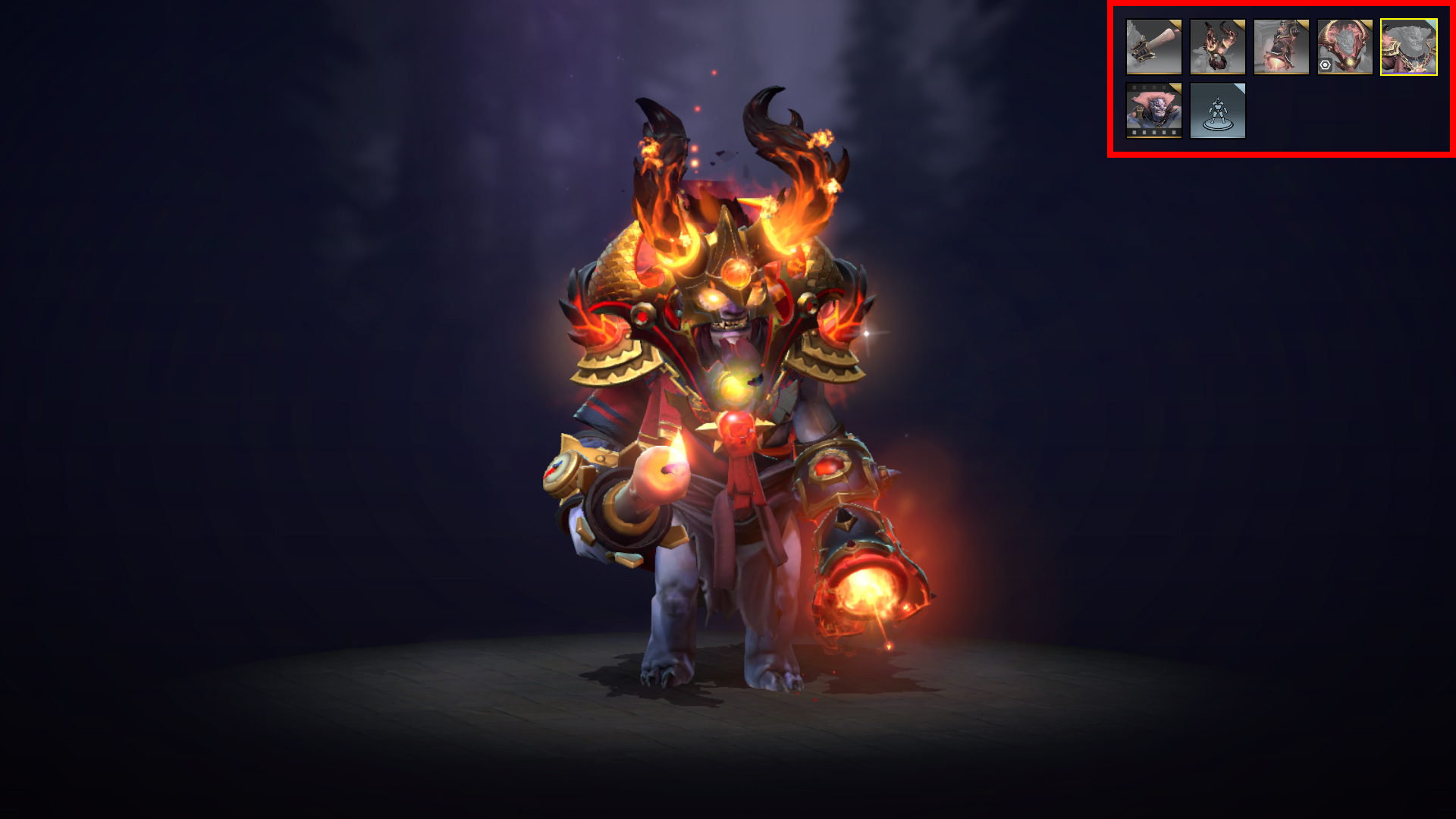Viewport: 1456px width, 819px height.
Task: Click the gem socket badge on the mantle slot
Action: (x=1326, y=64)
